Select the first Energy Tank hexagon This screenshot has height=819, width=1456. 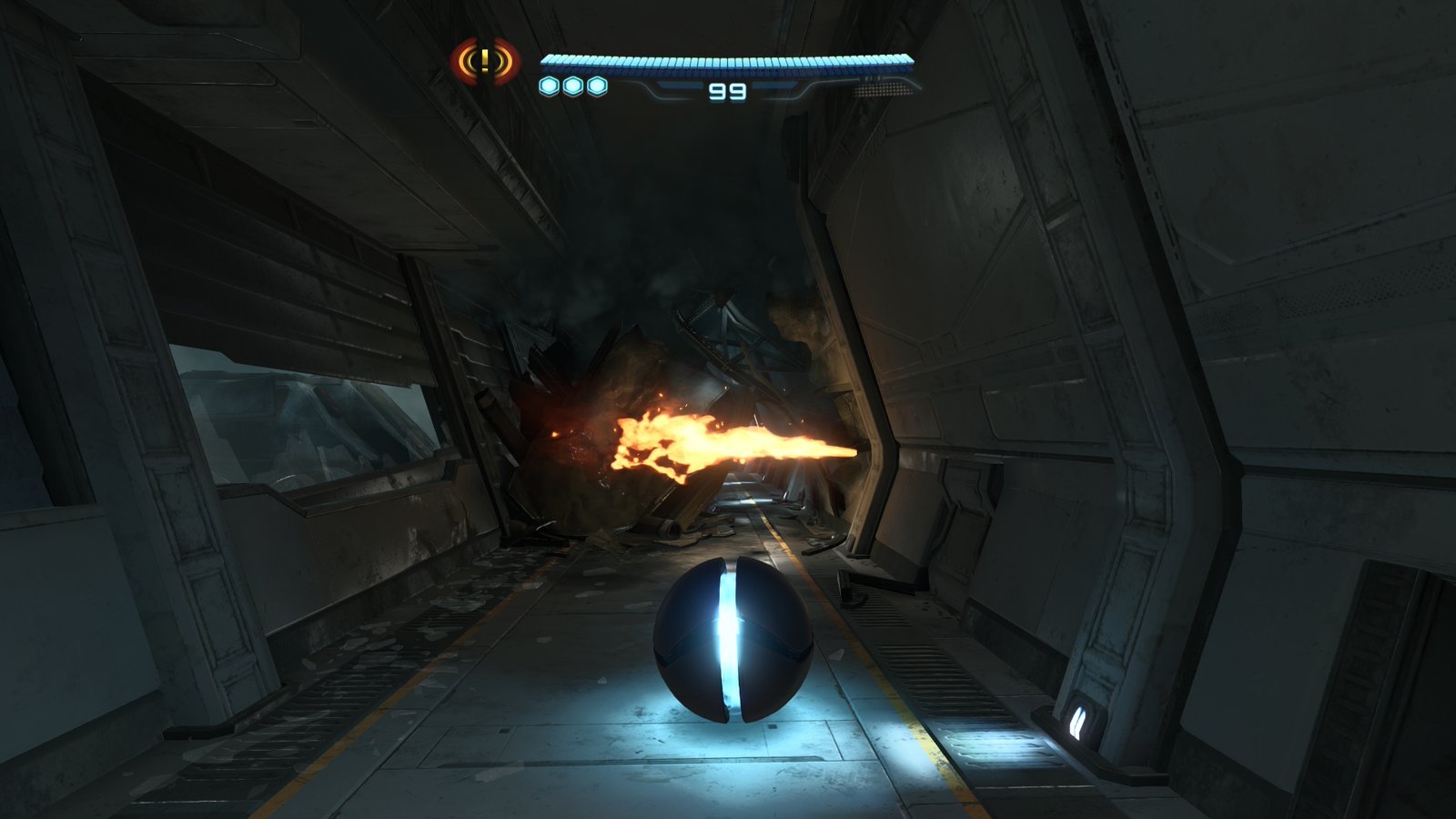coord(547,85)
